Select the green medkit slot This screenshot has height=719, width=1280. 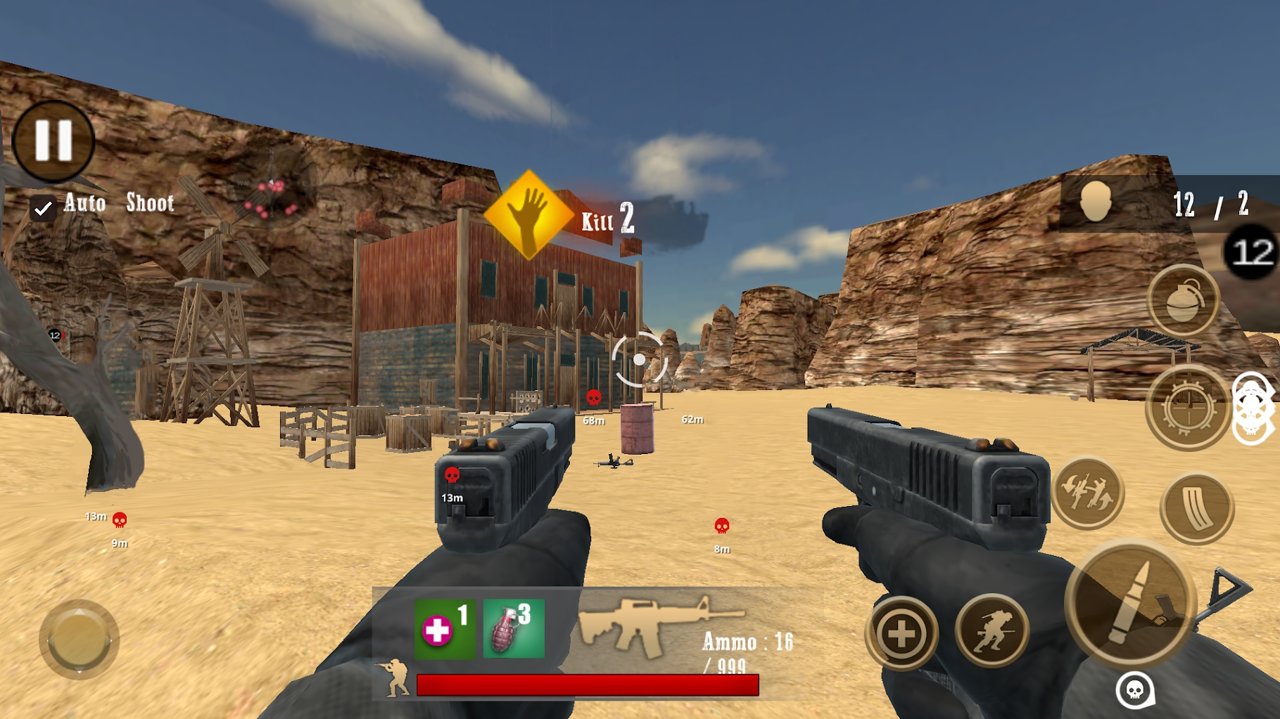coord(445,629)
